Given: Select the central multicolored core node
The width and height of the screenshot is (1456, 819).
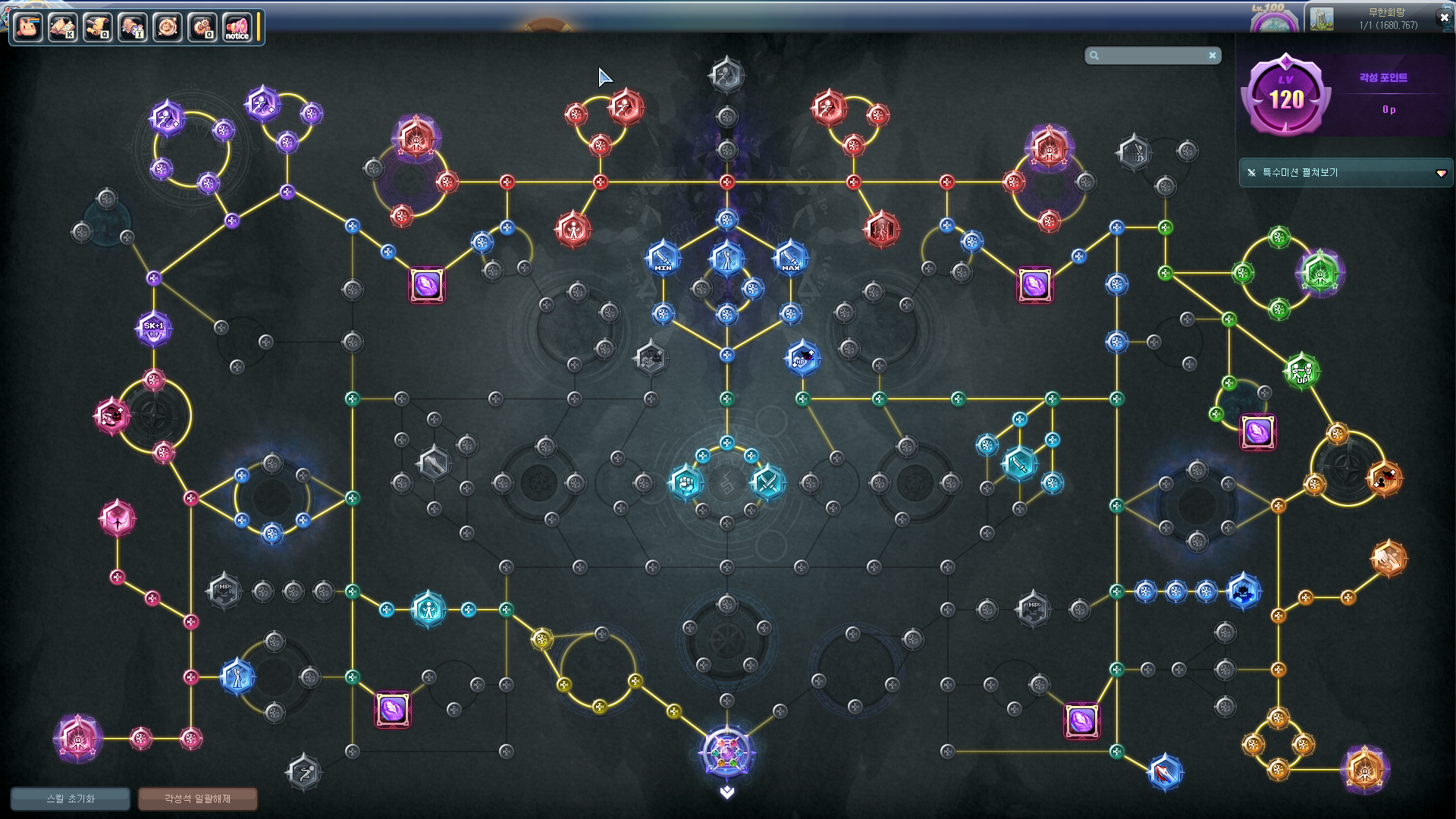Looking at the screenshot, I should pos(726,752).
